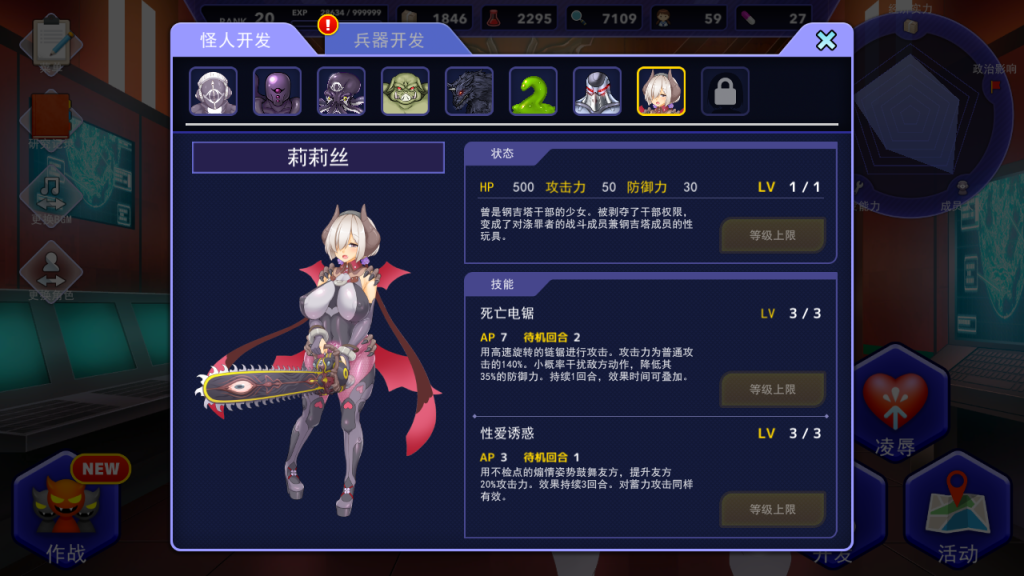
Task: Choose the purple one-eyed monster portrait
Action: coord(278,92)
